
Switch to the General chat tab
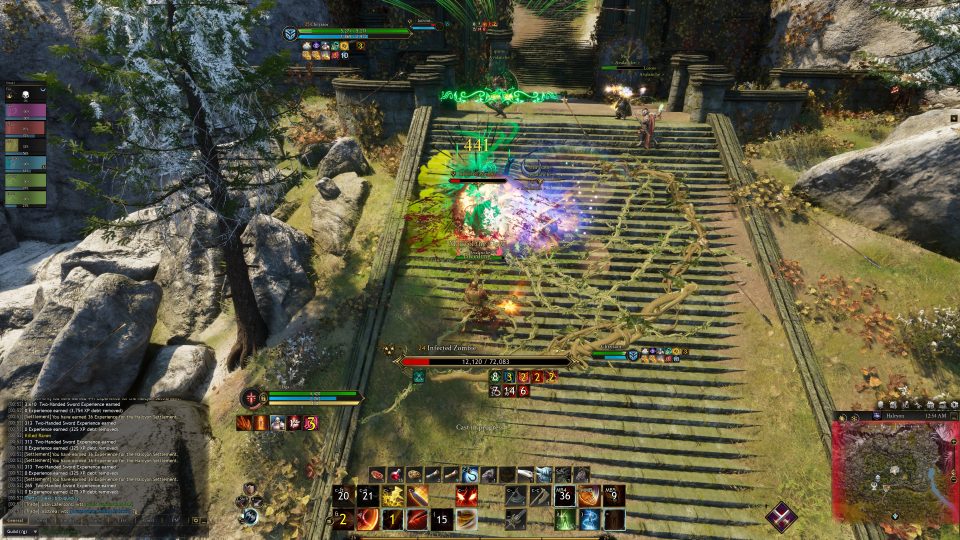15,520
